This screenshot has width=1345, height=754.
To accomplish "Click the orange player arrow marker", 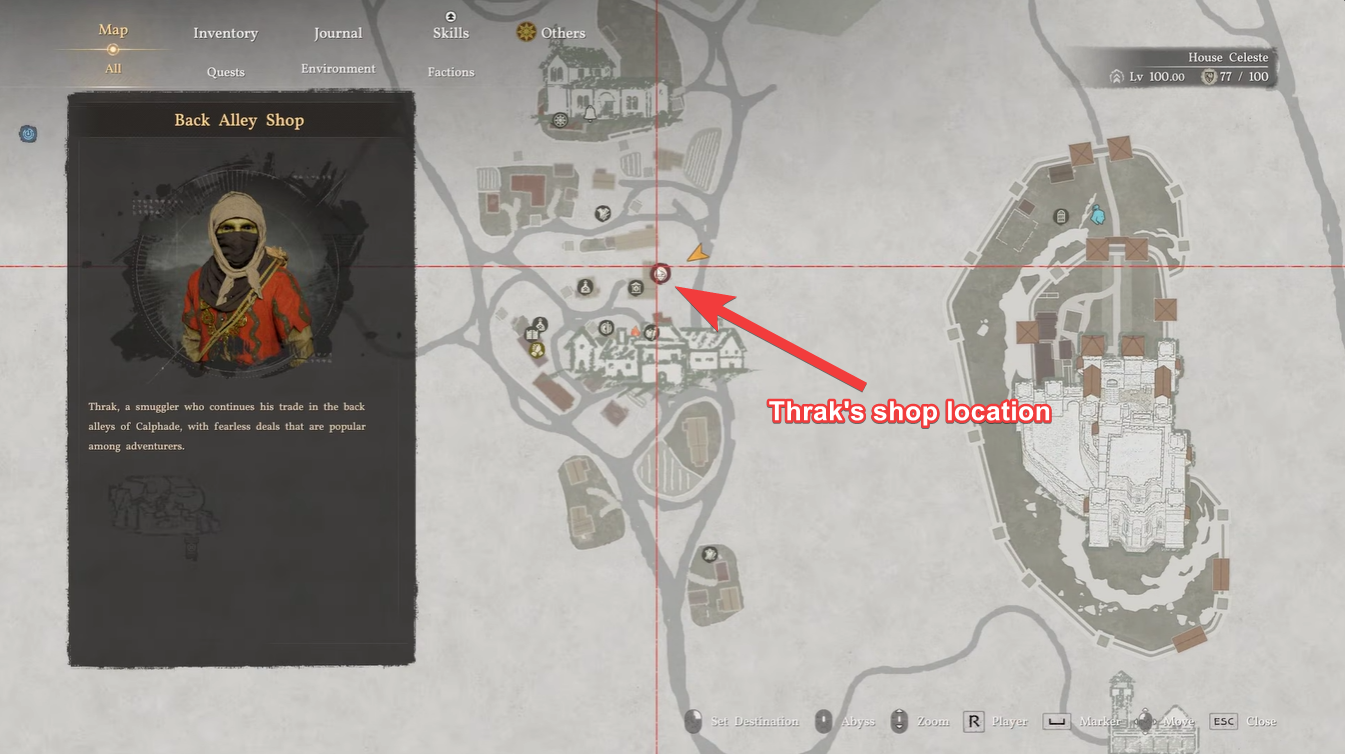I will pos(699,254).
